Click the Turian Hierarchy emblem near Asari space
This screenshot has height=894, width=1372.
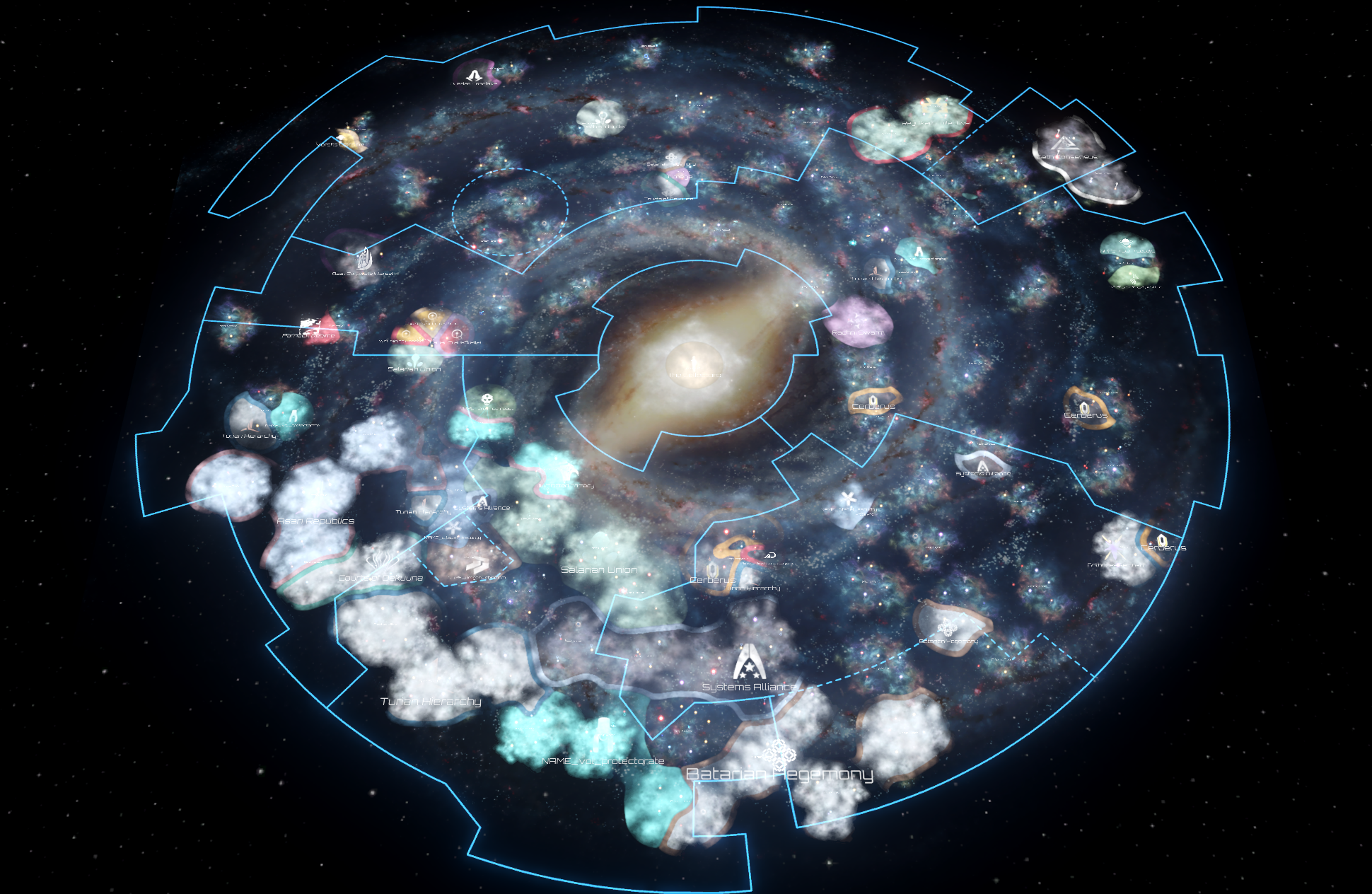coord(424,504)
